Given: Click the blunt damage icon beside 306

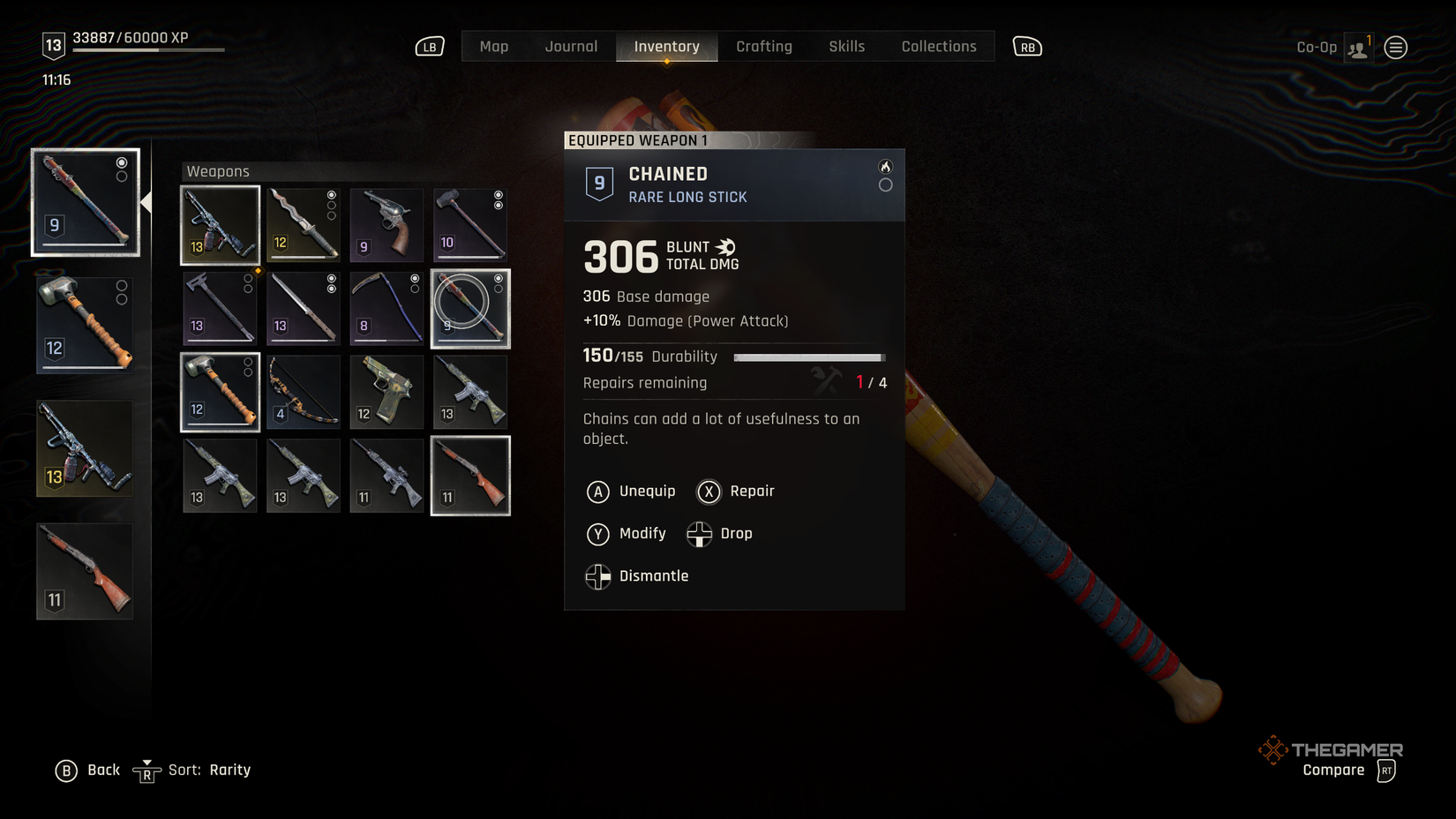Looking at the screenshot, I should [726, 248].
